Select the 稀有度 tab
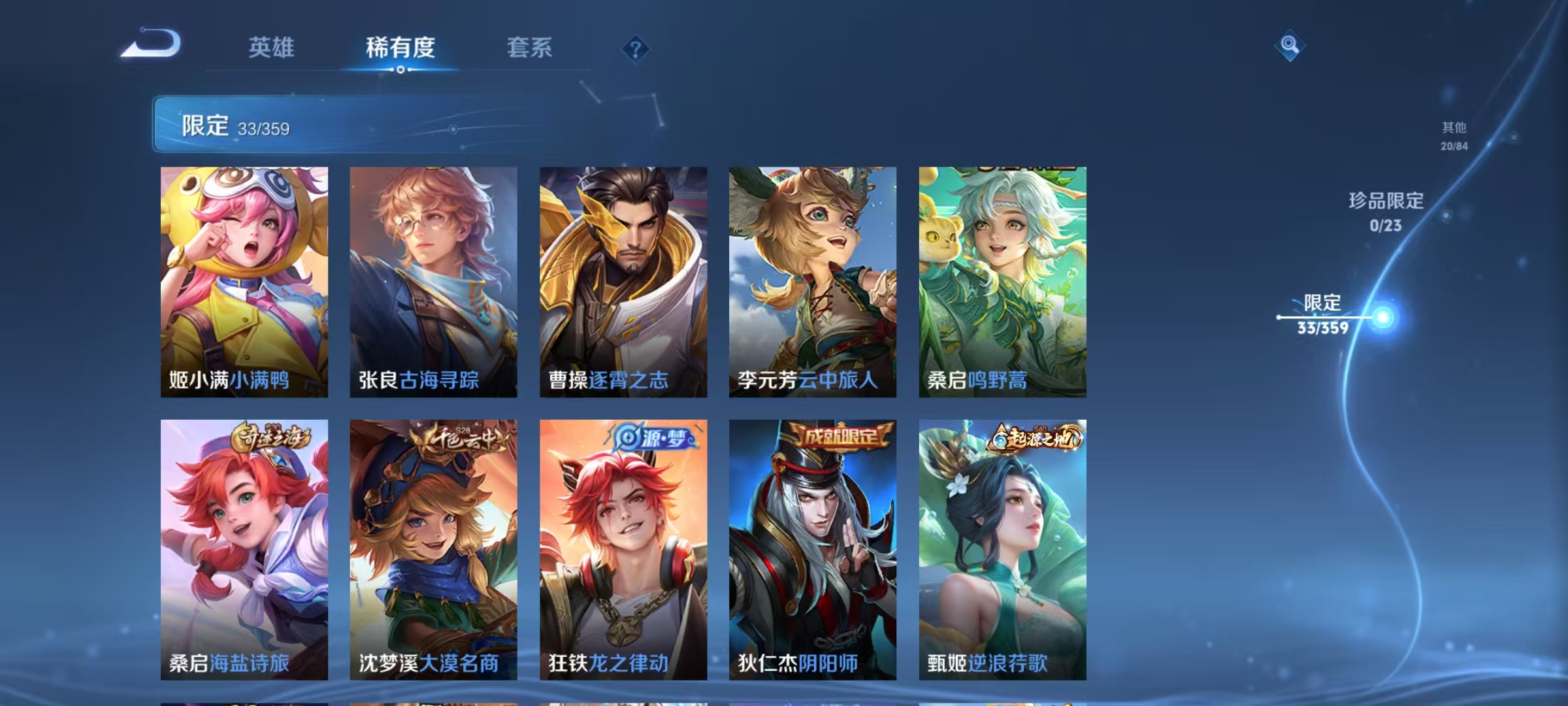Viewport: 1568px width, 706px height. click(x=401, y=48)
